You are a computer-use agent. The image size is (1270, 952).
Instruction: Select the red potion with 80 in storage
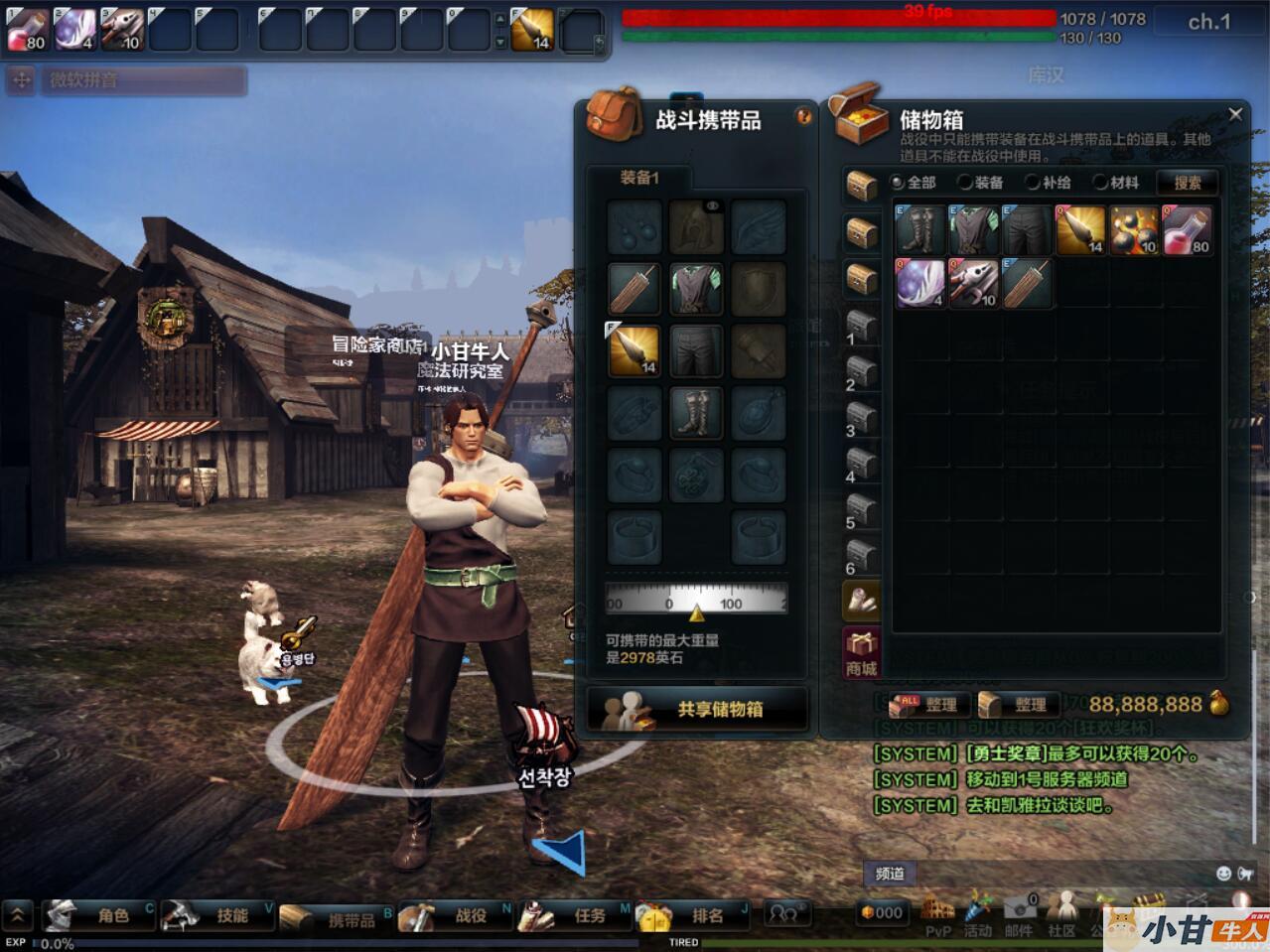click(x=1187, y=230)
